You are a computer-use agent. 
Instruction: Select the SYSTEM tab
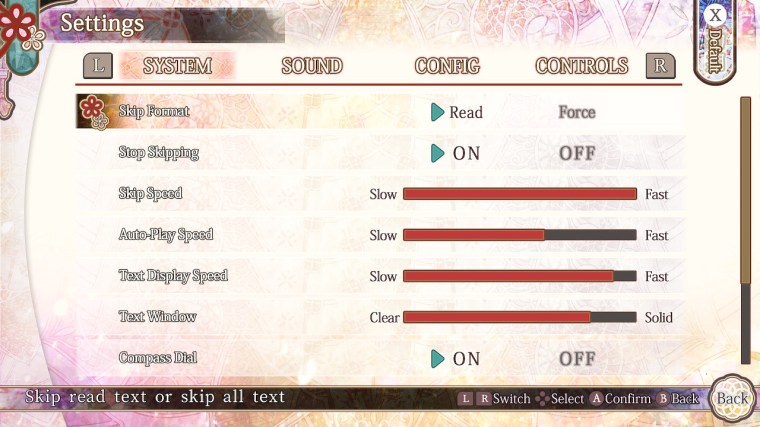pyautogui.click(x=177, y=67)
